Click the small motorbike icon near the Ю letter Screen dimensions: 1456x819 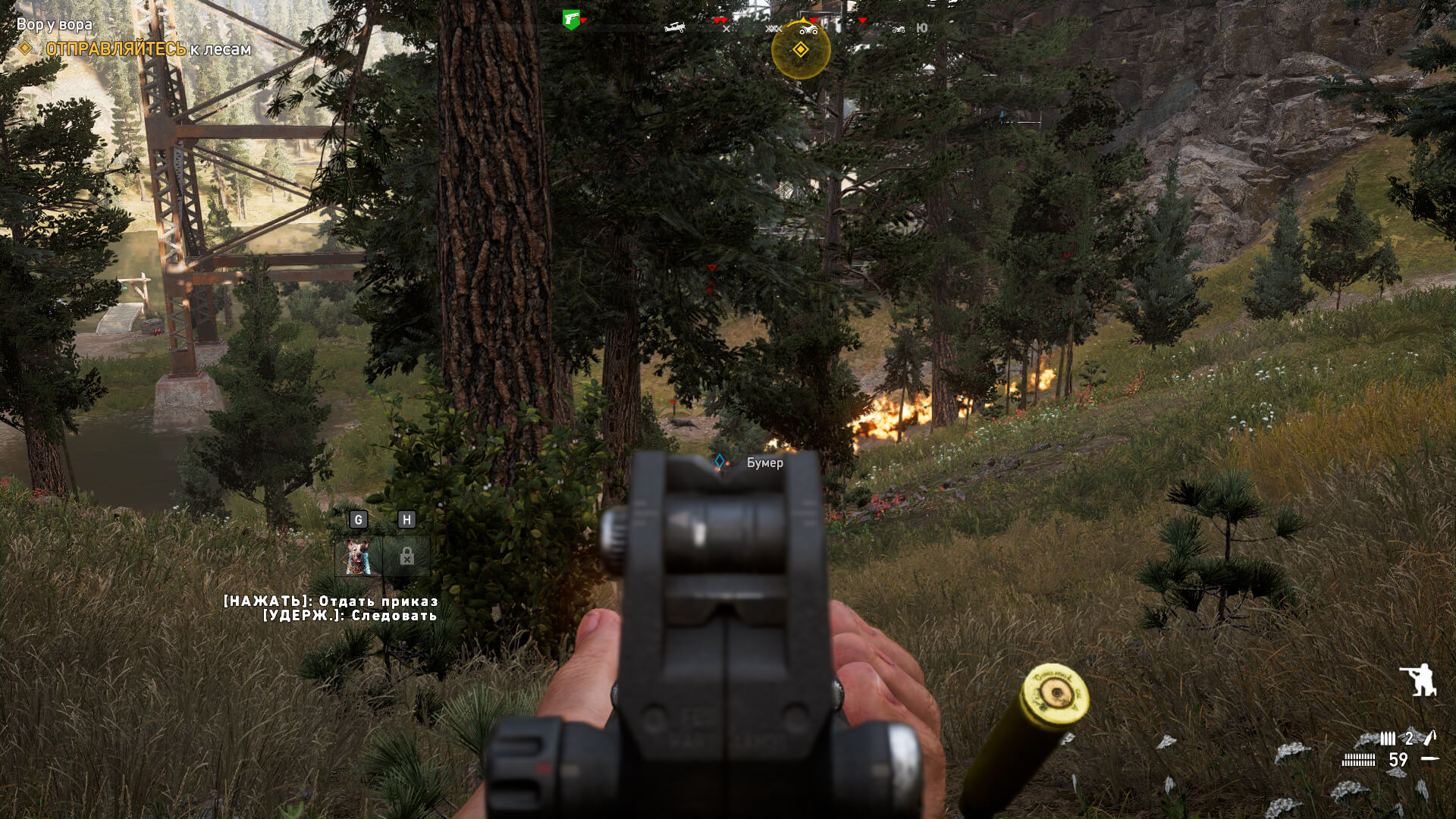point(899,30)
